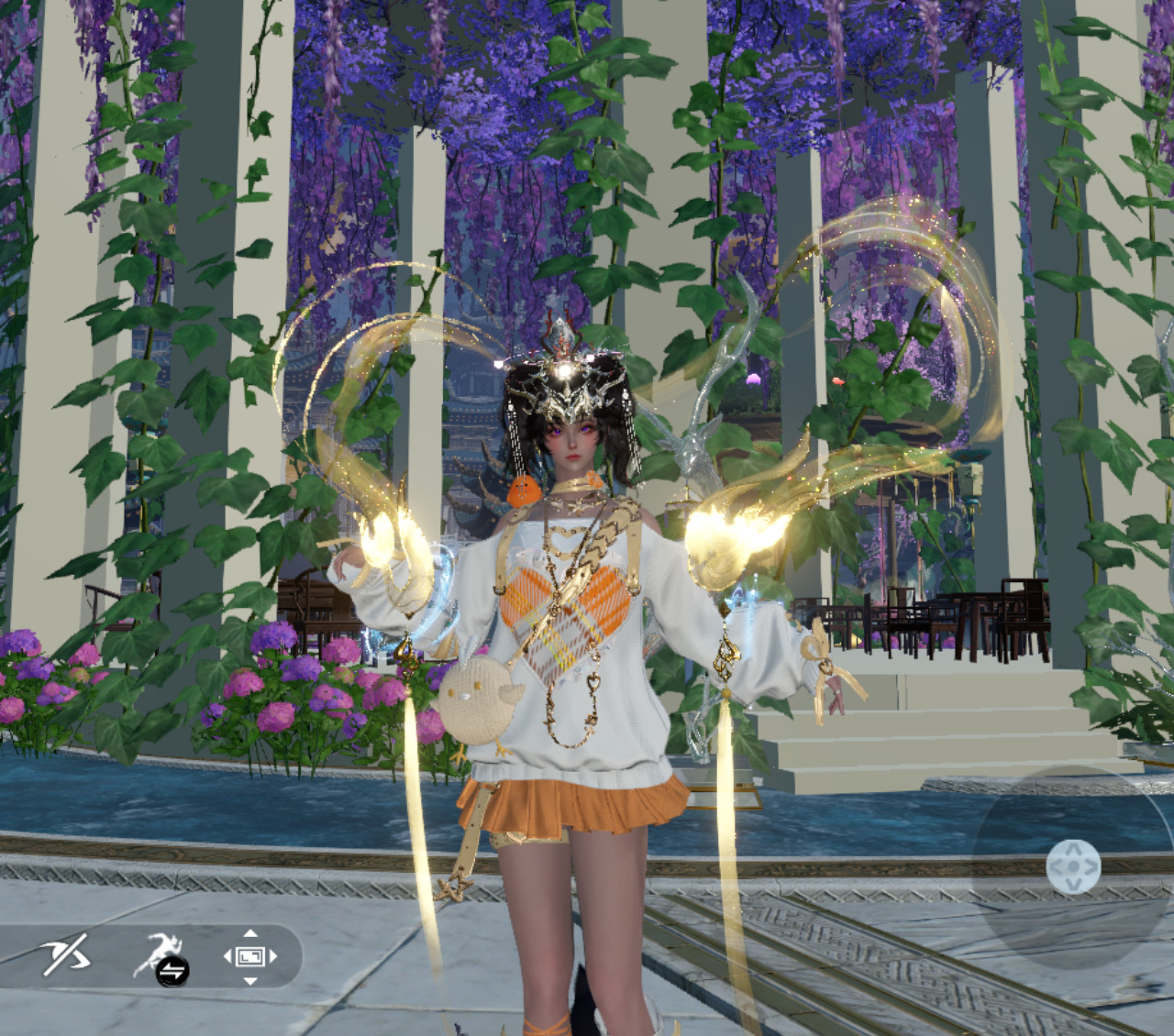Image resolution: width=1174 pixels, height=1036 pixels.
Task: Toggle the crossed-out blade icon
Action: (66, 955)
